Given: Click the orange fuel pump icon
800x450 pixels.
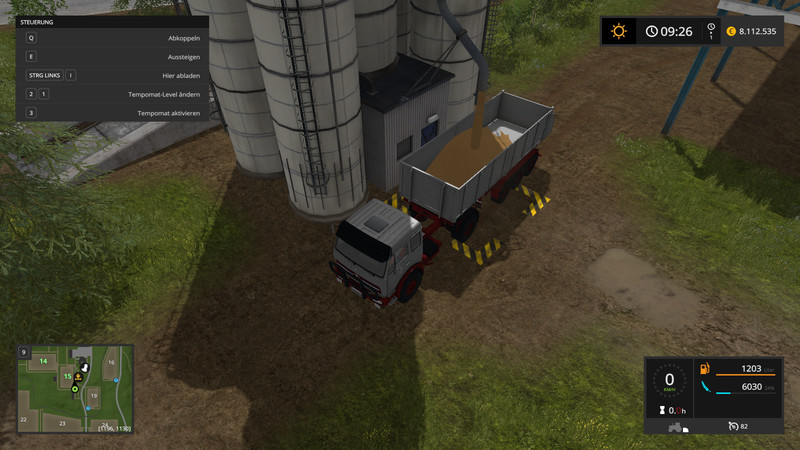Looking at the screenshot, I should point(706,369).
